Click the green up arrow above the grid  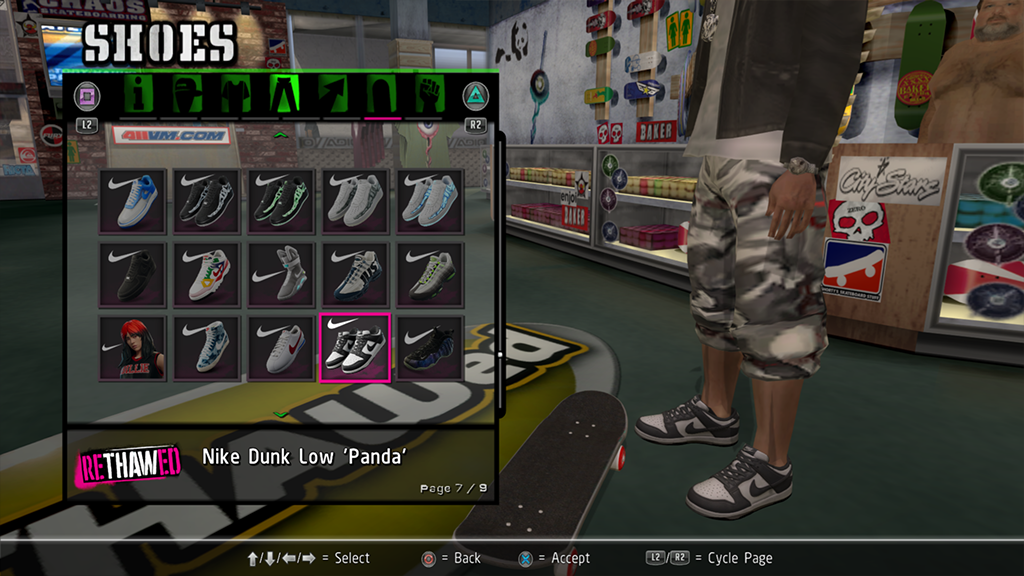pyautogui.click(x=281, y=134)
